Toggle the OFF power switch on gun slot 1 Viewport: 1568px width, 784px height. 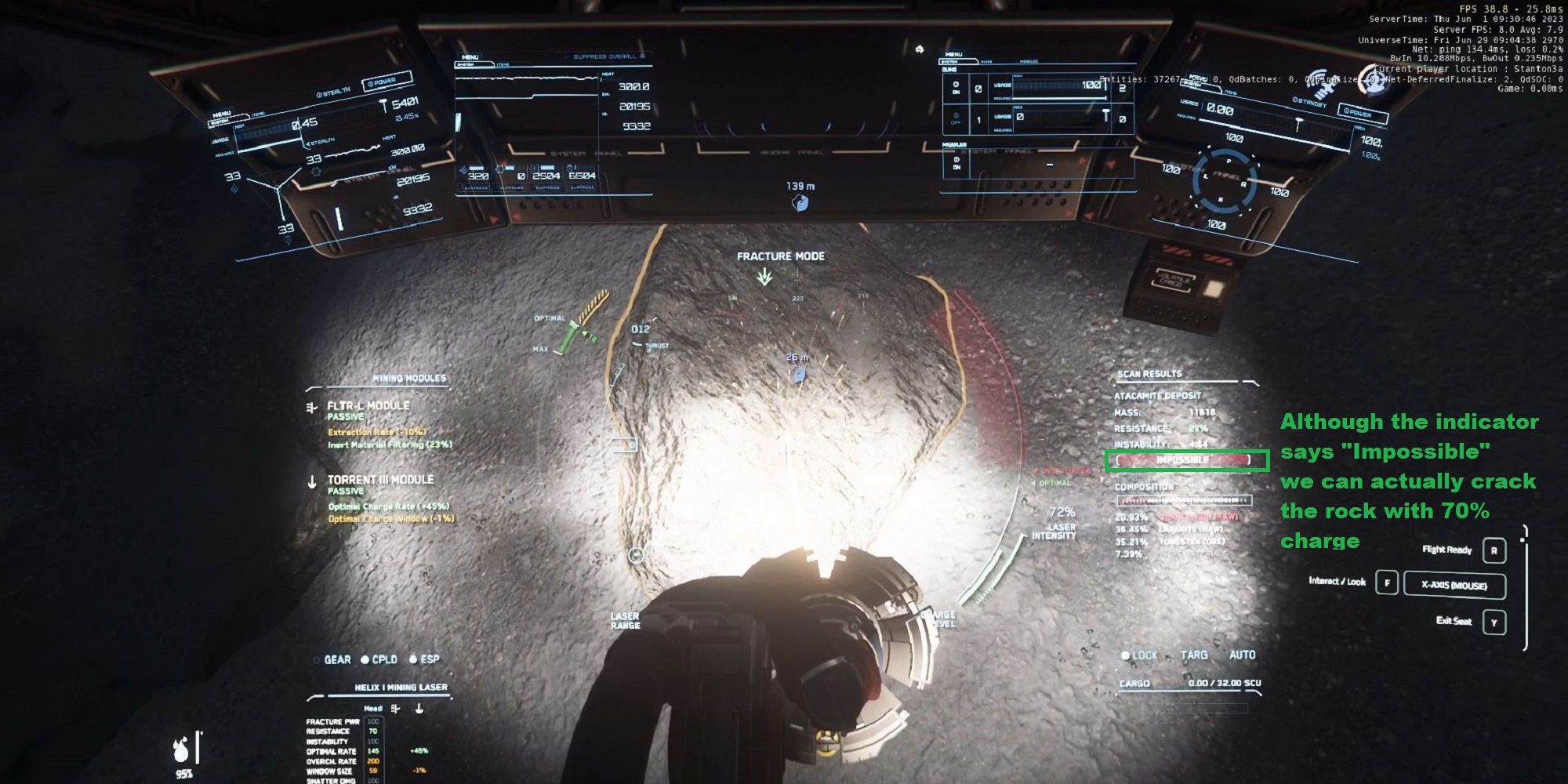point(956,116)
